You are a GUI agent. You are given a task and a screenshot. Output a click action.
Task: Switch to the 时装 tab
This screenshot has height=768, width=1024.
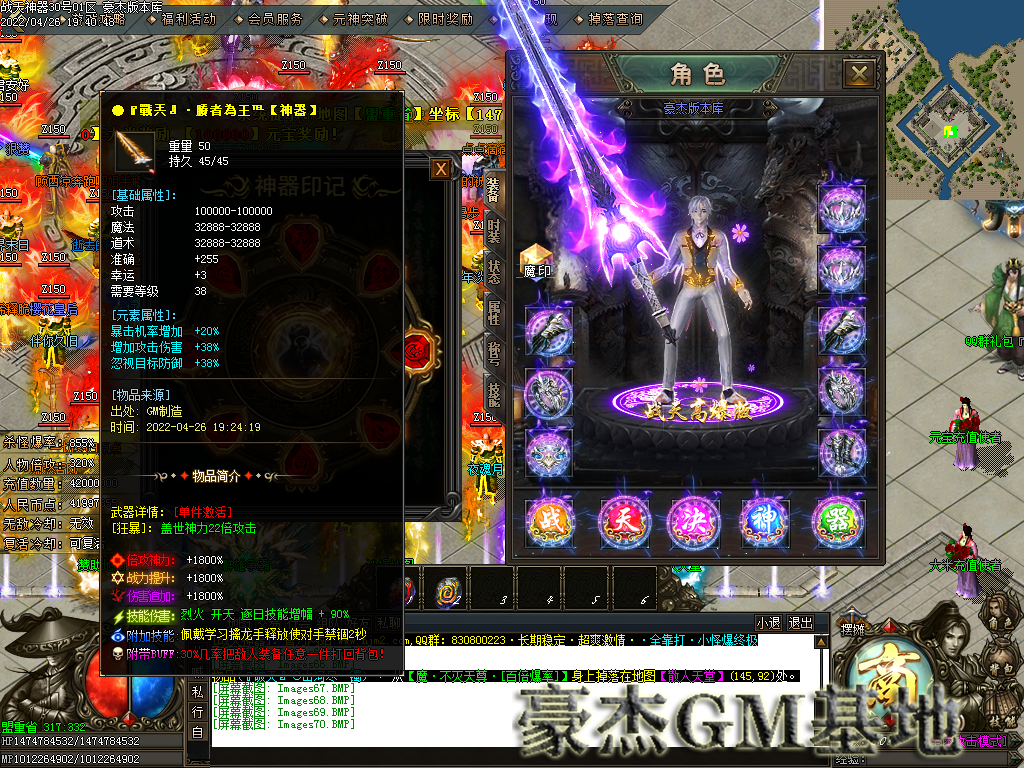coord(493,231)
